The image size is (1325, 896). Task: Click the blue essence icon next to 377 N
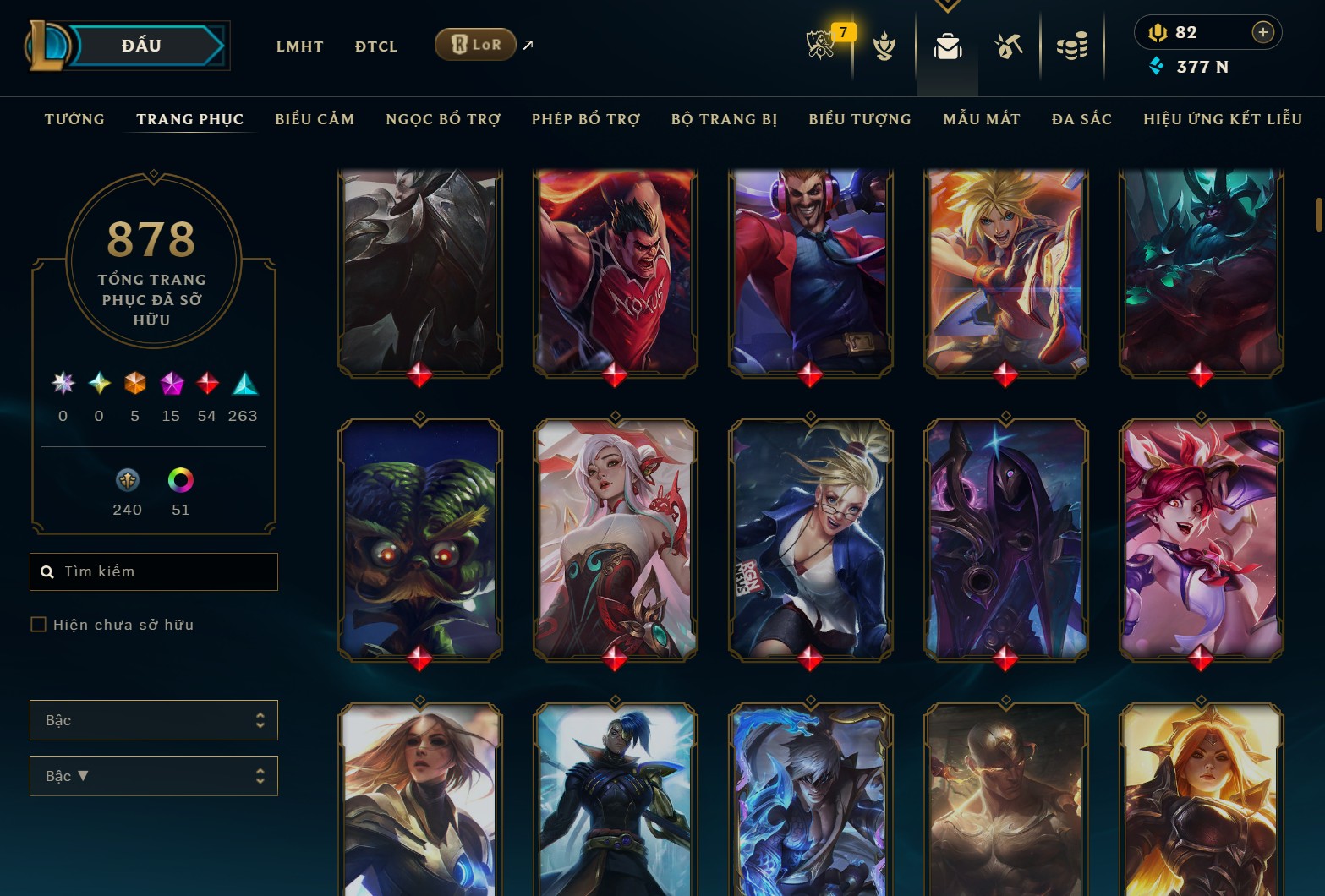pyautogui.click(x=1155, y=66)
